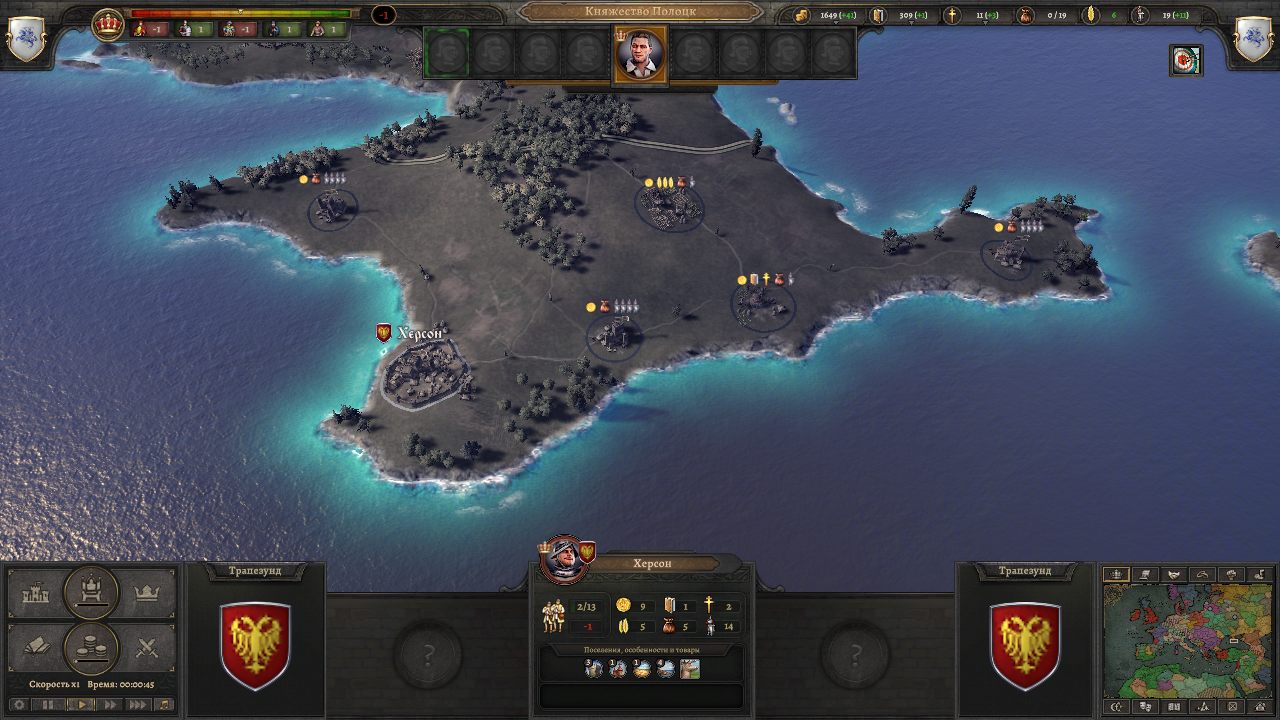Select the governor portrait in the Херсон panel
1280x720 pixels.
566,563
